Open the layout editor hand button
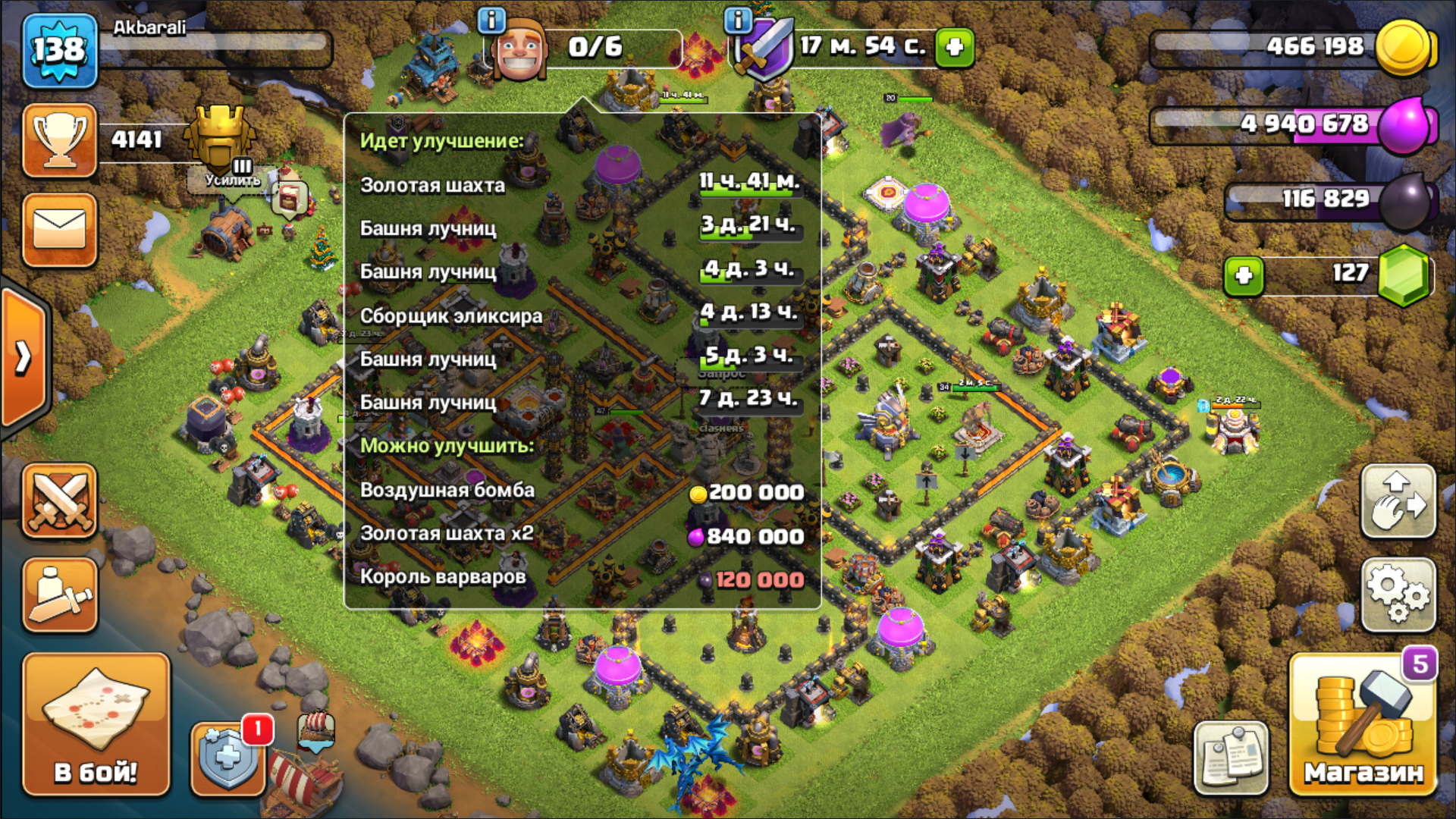1456x819 pixels. (1398, 501)
